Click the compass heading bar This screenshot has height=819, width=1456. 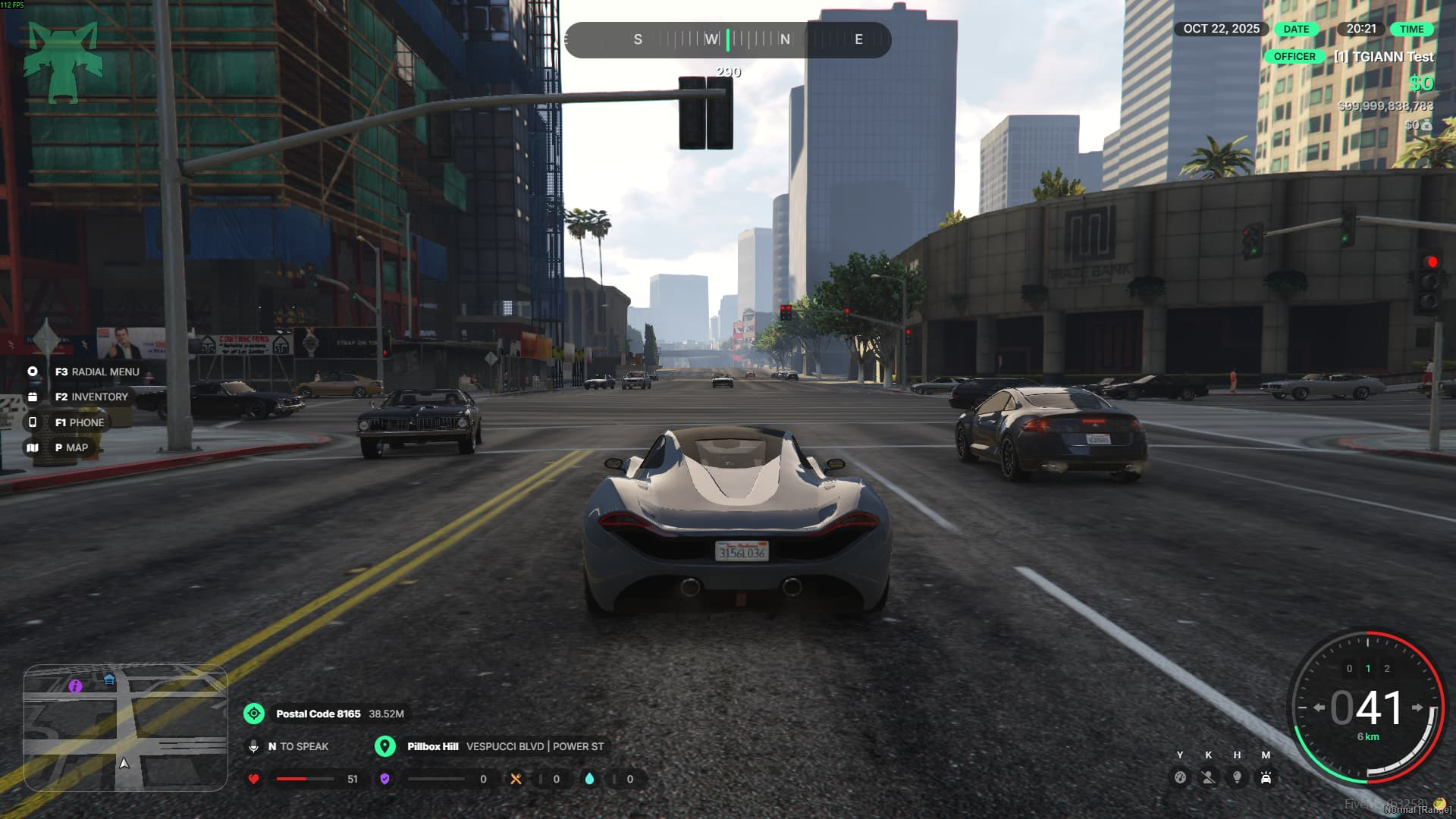[x=728, y=39]
